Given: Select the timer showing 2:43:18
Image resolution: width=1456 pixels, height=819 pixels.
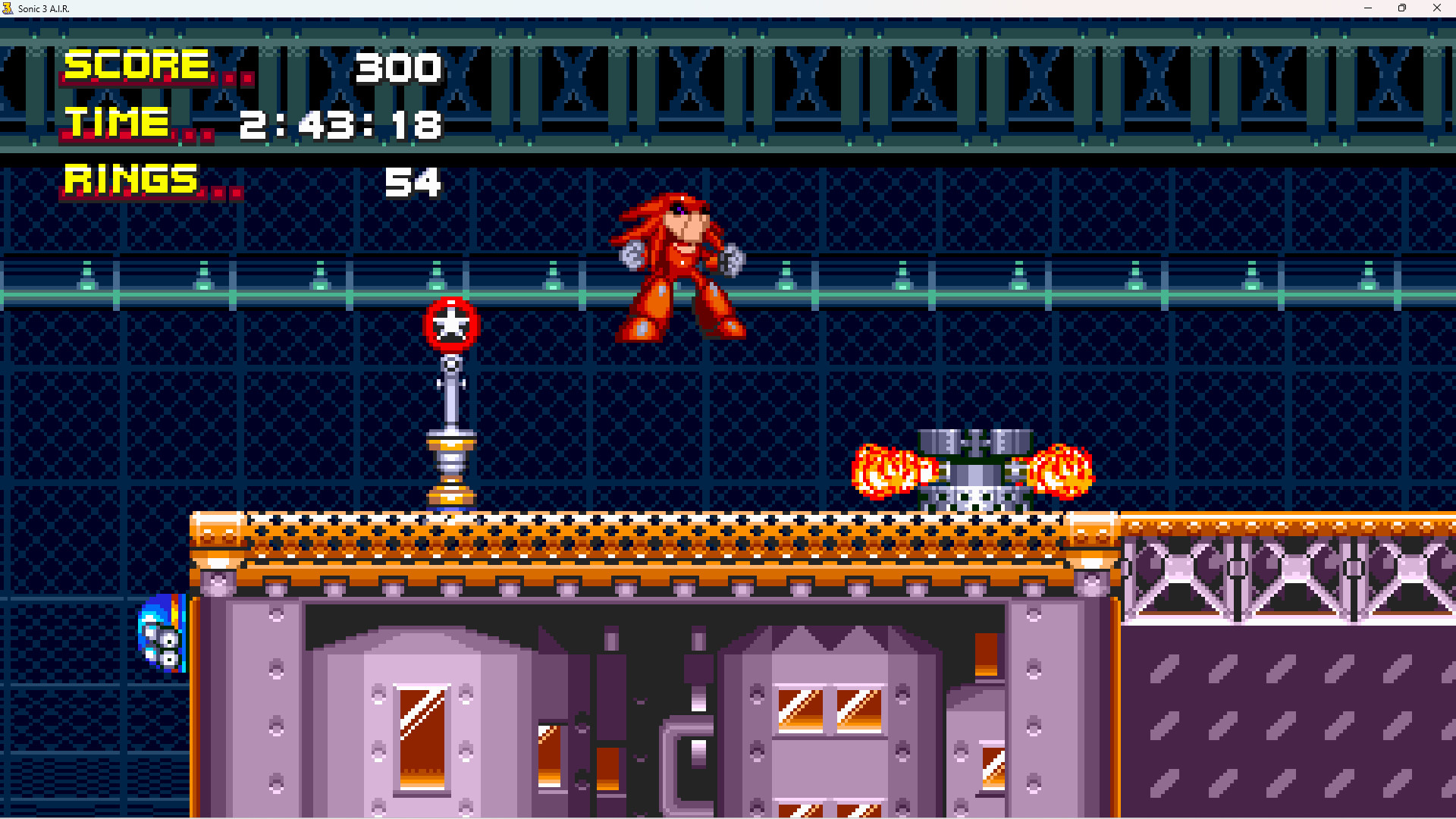Looking at the screenshot, I should (339, 125).
